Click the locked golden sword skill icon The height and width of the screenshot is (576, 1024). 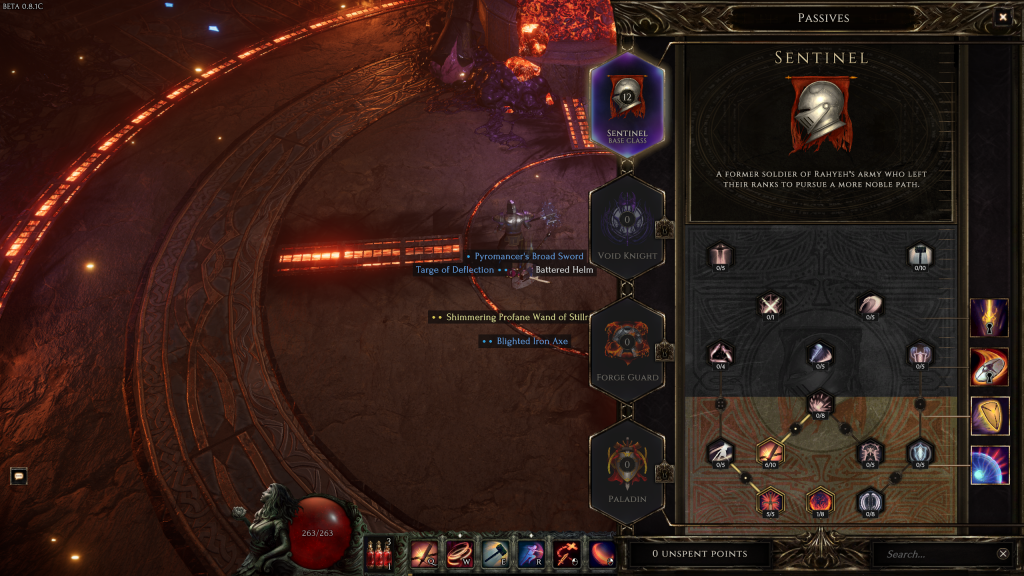click(989, 318)
